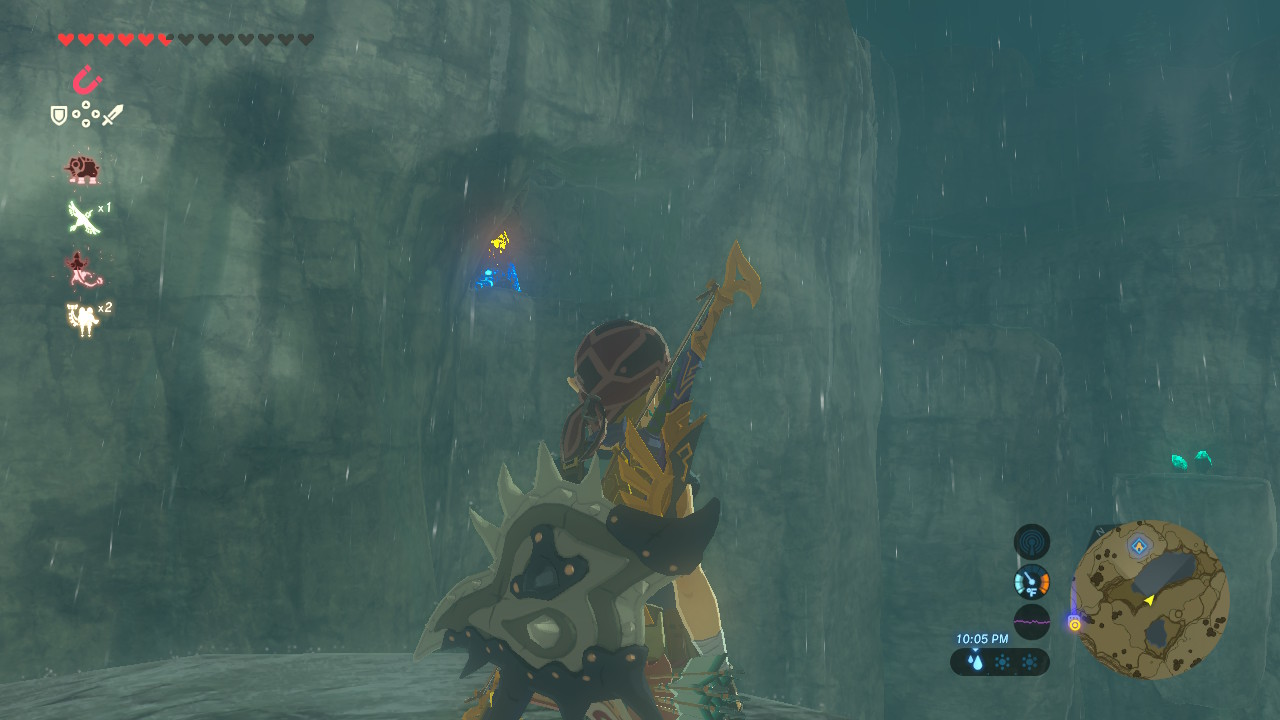Open the temperature gauge showing °F
The width and height of the screenshot is (1280, 720).
[1031, 582]
